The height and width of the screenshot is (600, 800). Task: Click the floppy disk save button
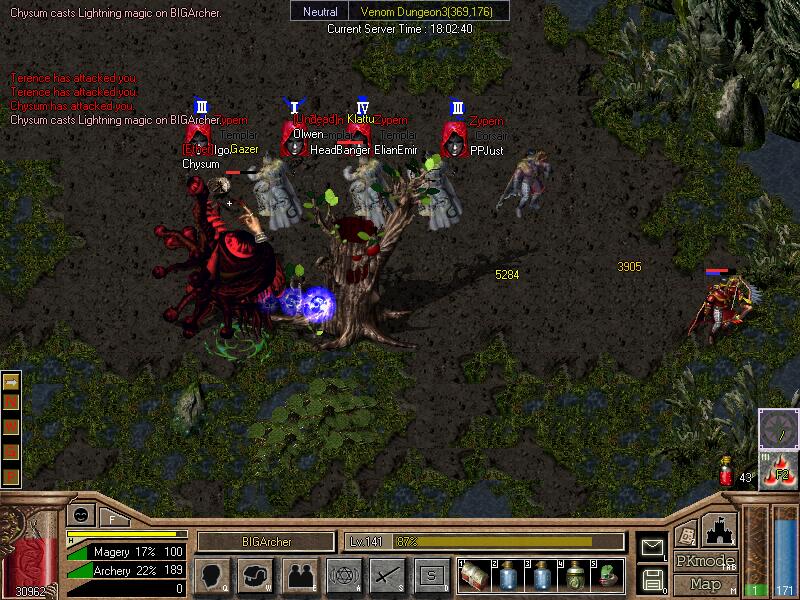pos(652,578)
